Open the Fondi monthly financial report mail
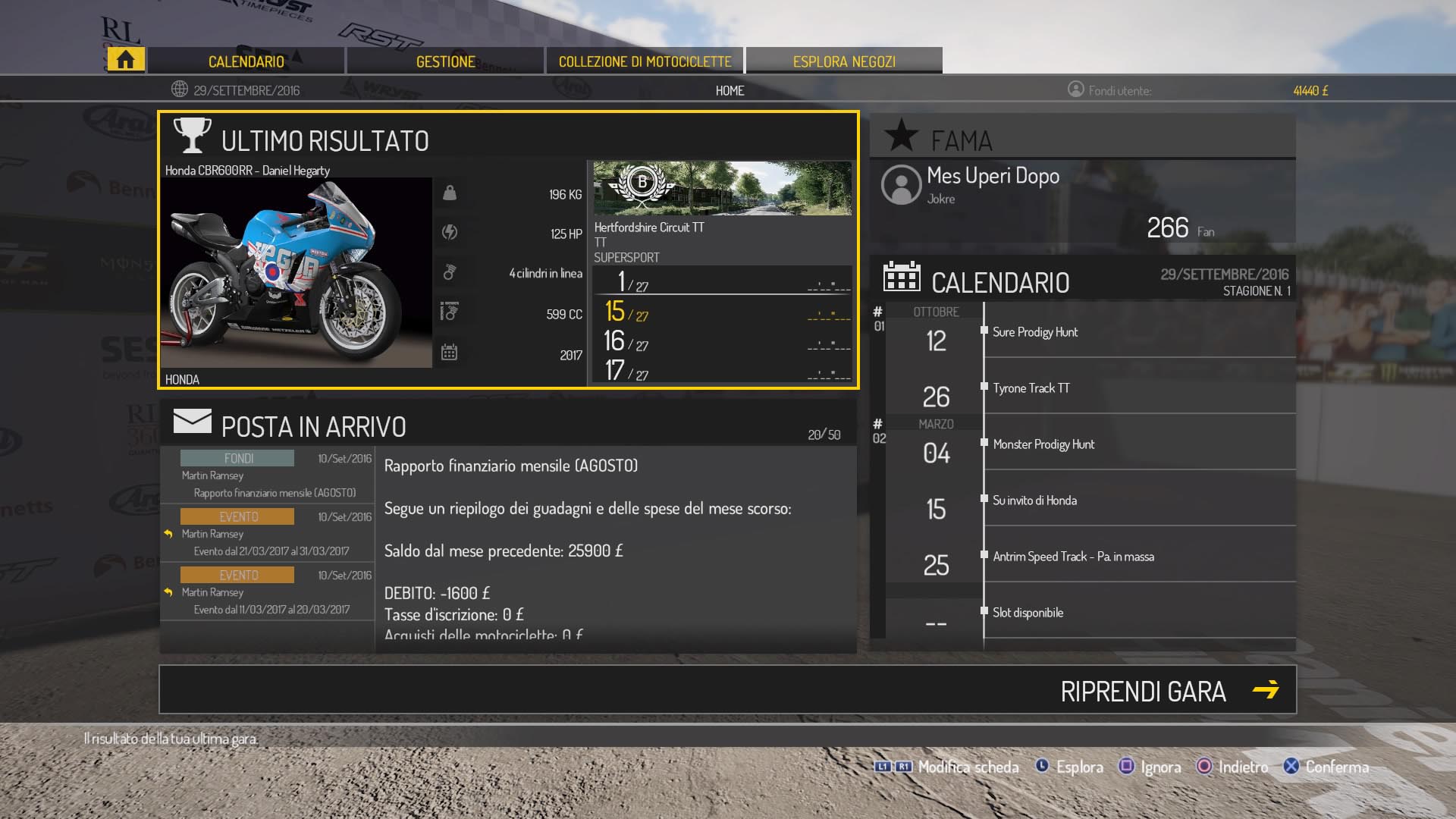Viewport: 1456px width, 819px height. pyautogui.click(x=267, y=475)
